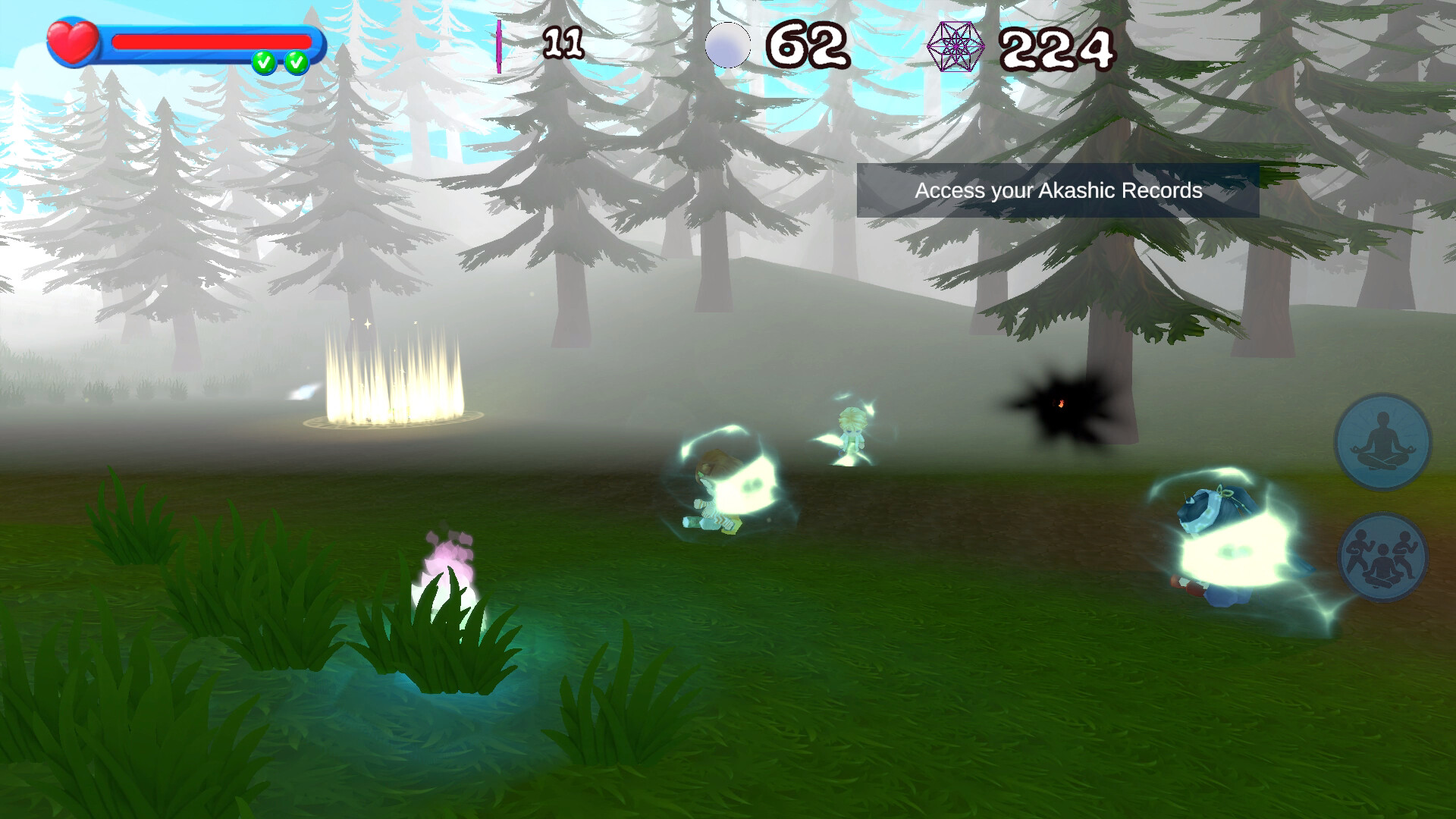
Task: Click the red heart health icon
Action: pyautogui.click(x=71, y=39)
